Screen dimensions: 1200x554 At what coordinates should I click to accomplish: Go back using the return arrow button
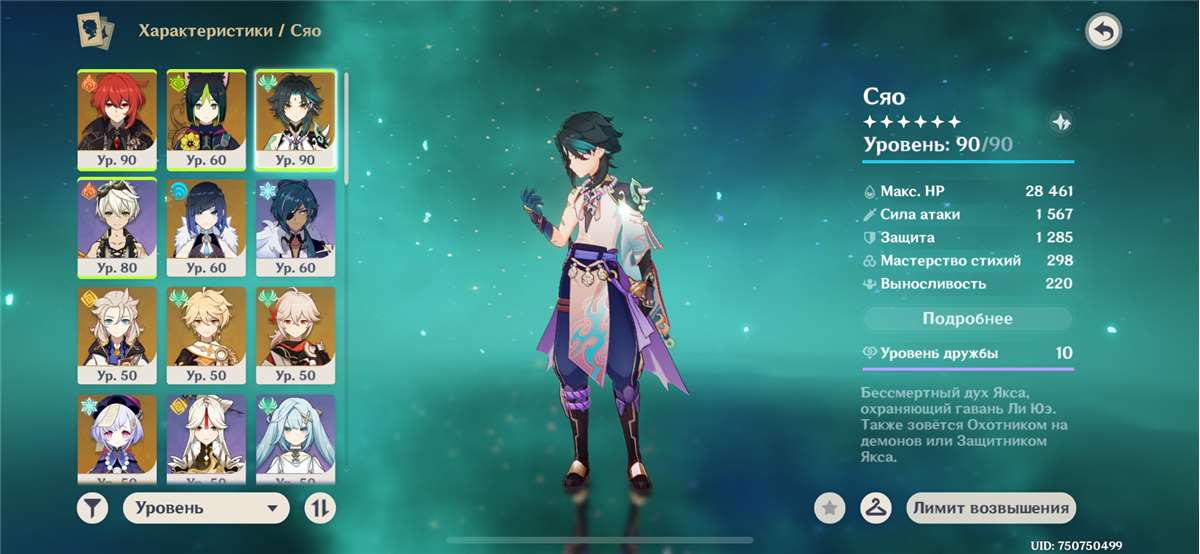point(1103,32)
